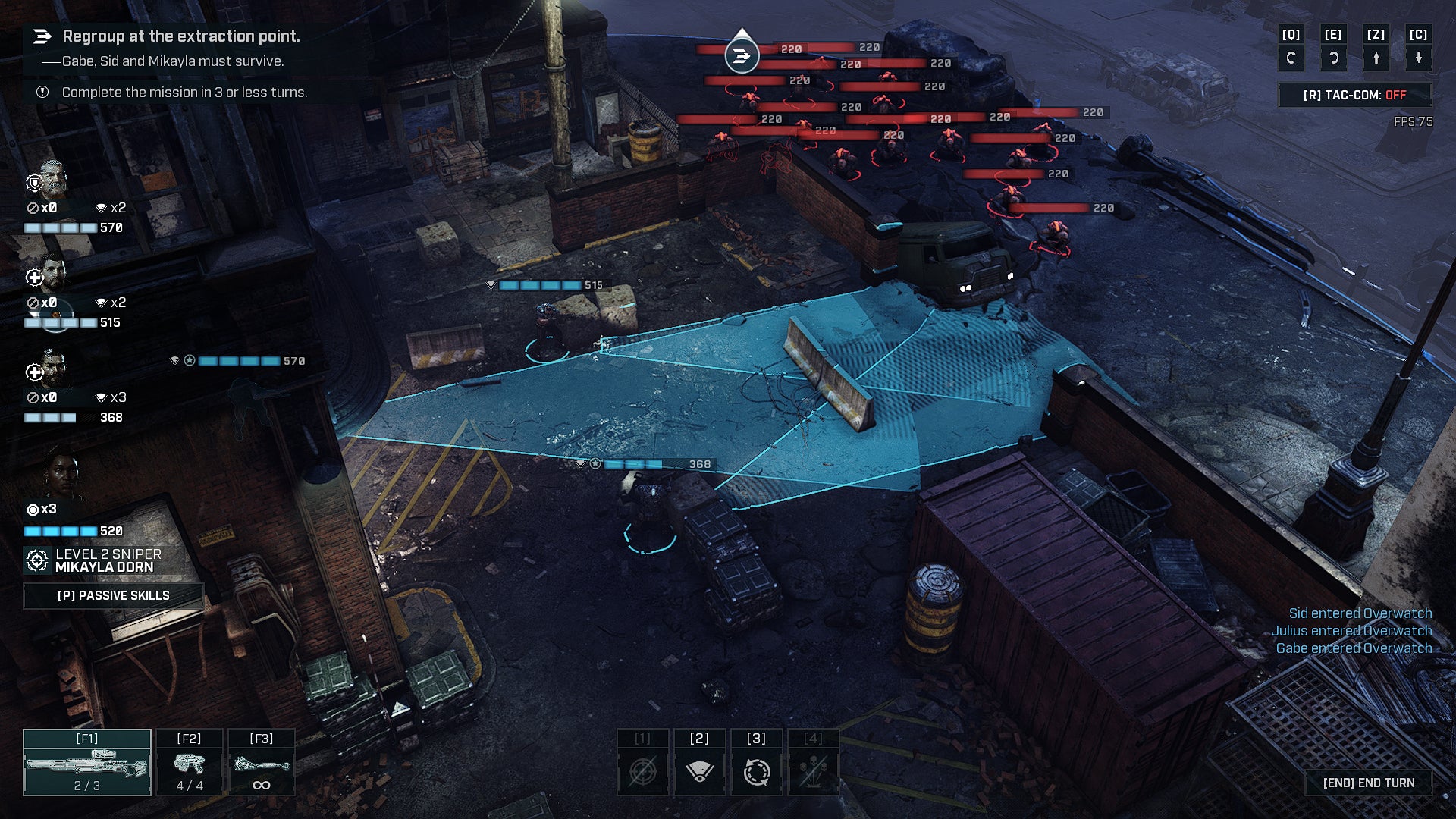This screenshot has width=1456, height=819.
Task: Select the squad member with 570 health
Action: (52, 179)
